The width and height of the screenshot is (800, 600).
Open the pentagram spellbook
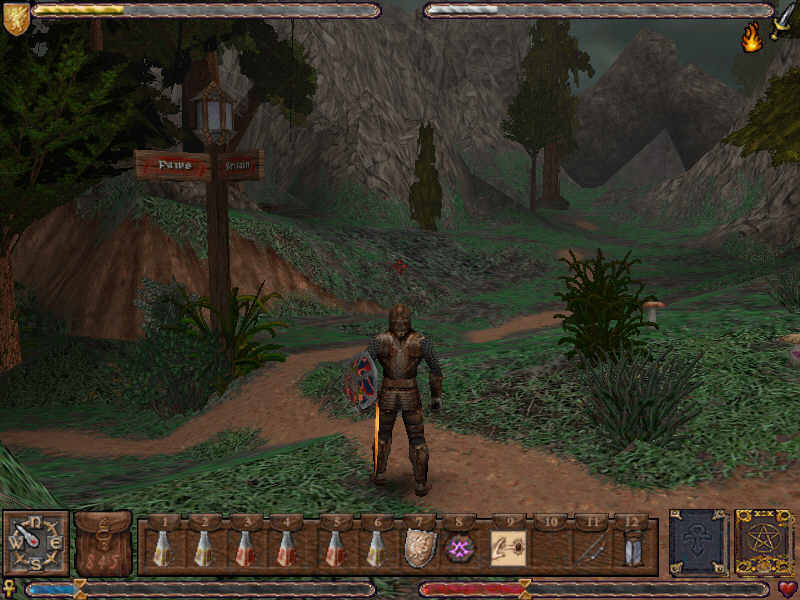pos(763,543)
